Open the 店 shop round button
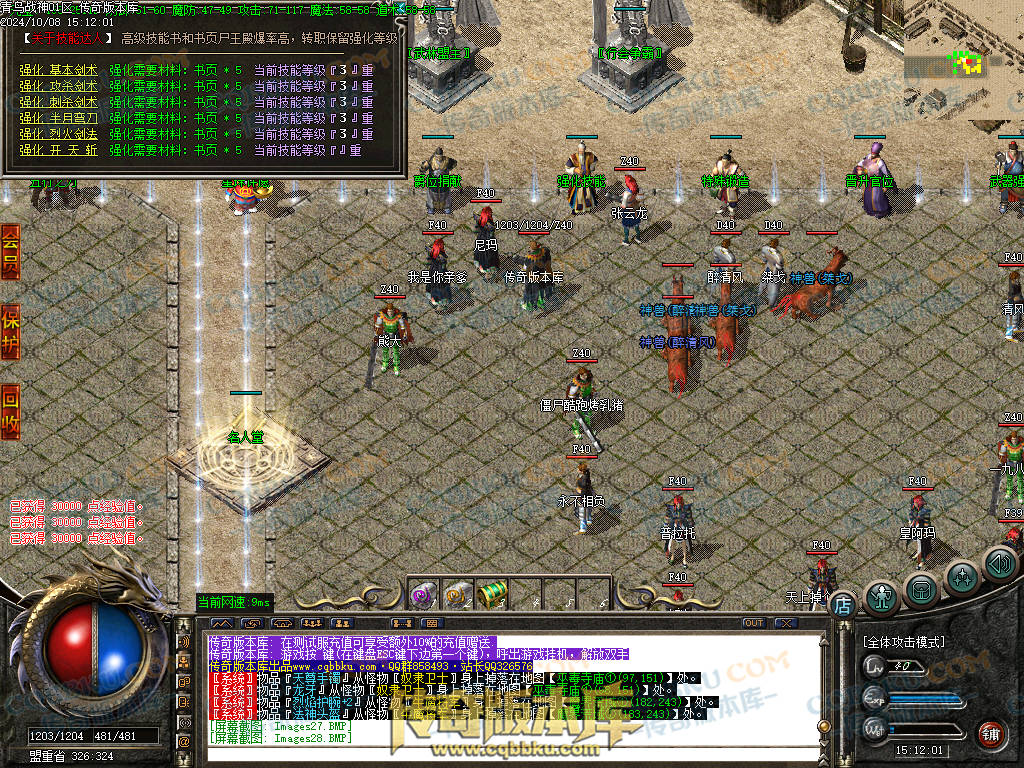Image resolution: width=1024 pixels, height=768 pixels. click(x=843, y=604)
